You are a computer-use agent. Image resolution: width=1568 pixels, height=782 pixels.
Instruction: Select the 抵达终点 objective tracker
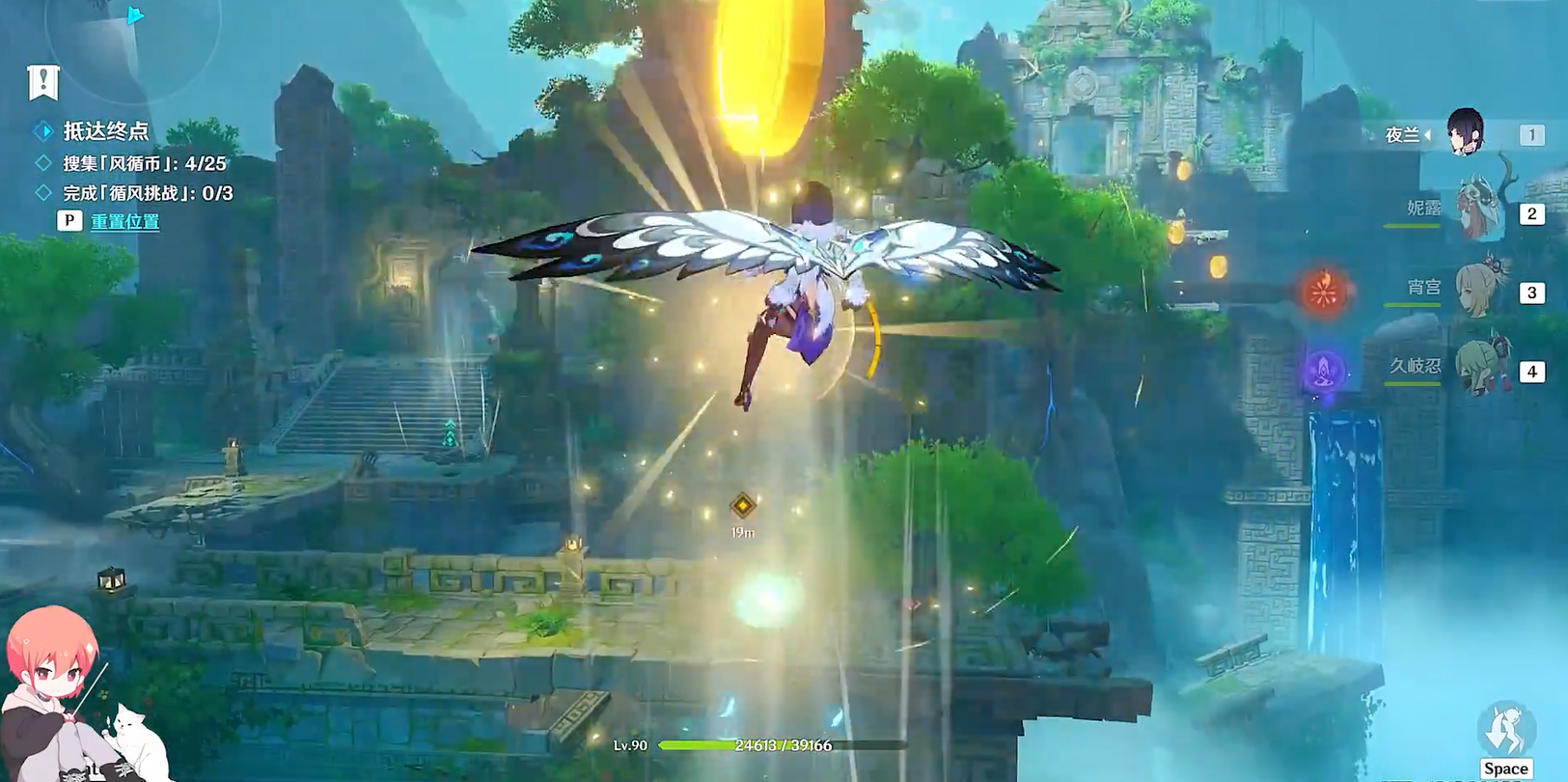click(105, 131)
